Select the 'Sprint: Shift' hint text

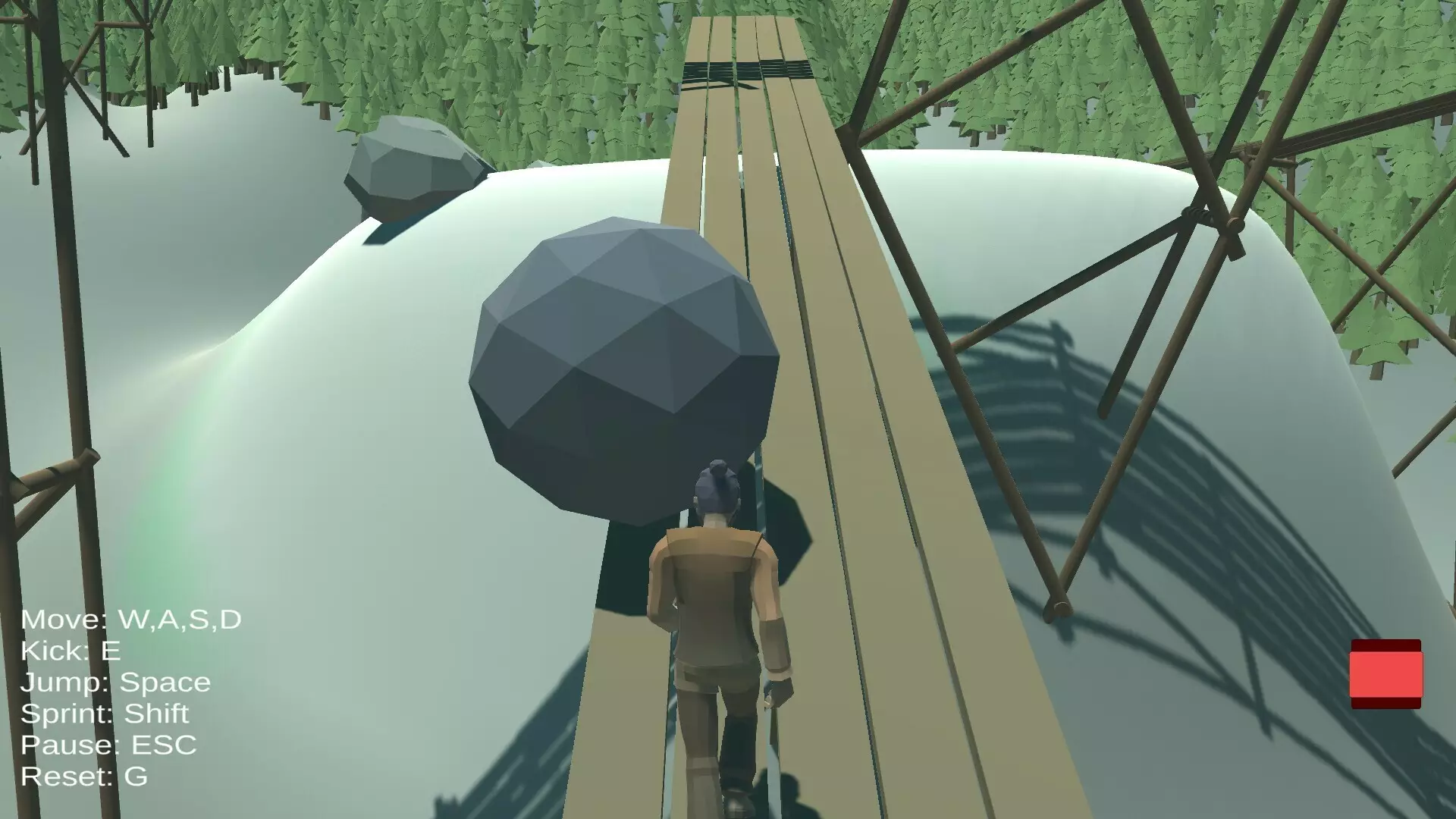[105, 713]
